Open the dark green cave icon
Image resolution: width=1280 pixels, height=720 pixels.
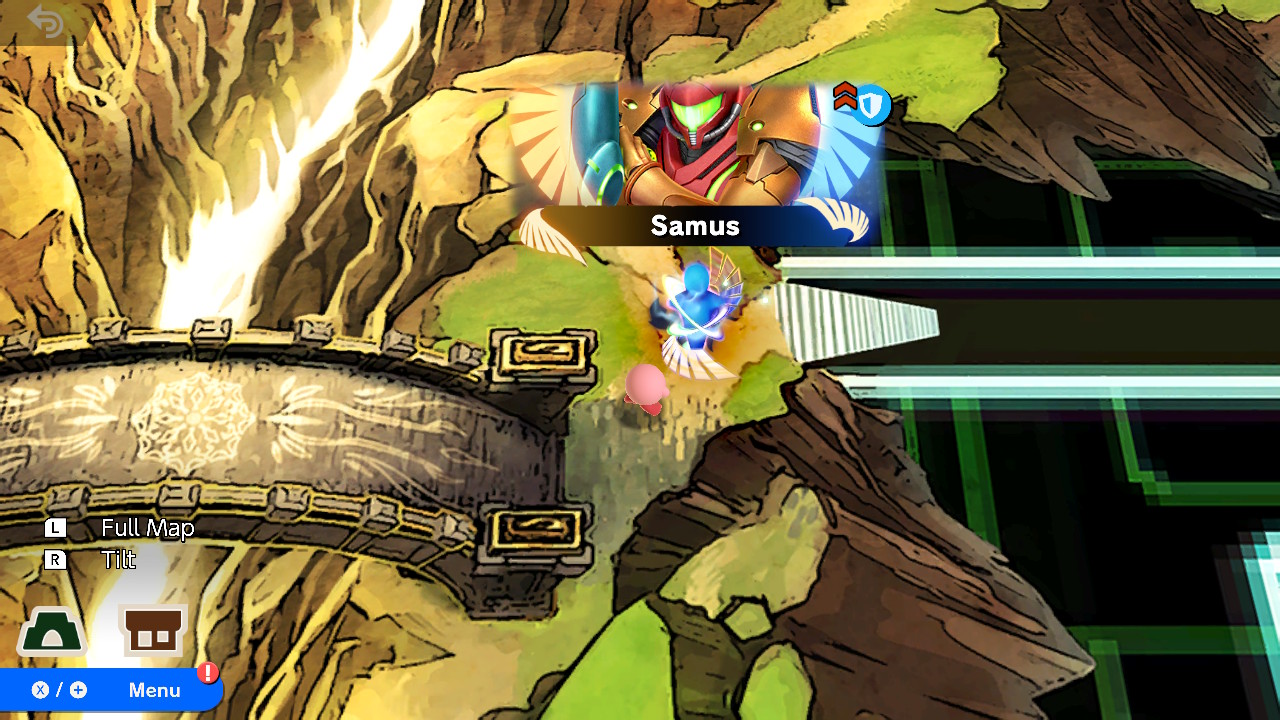[x=51, y=633]
